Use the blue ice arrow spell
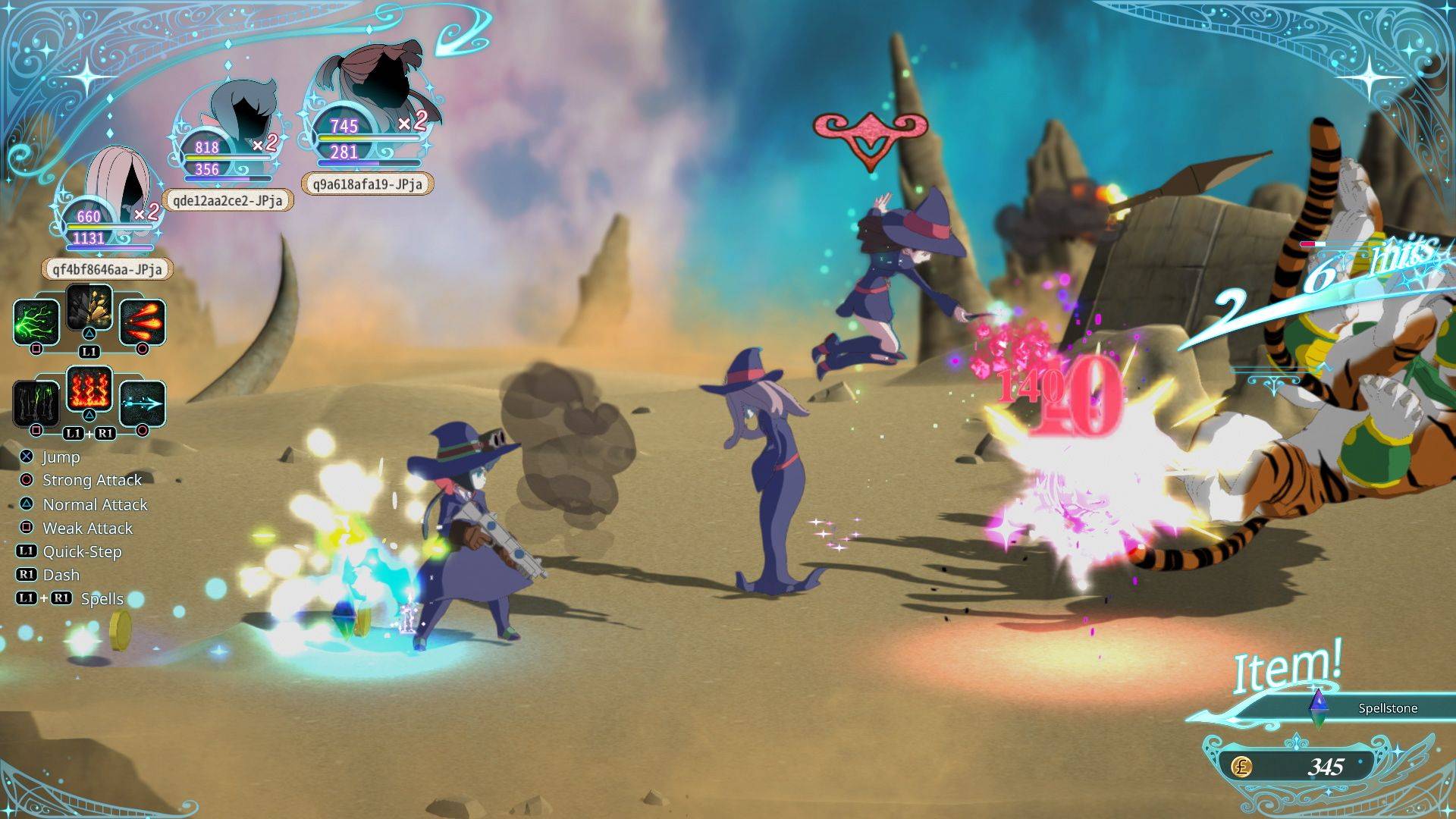 click(x=142, y=403)
